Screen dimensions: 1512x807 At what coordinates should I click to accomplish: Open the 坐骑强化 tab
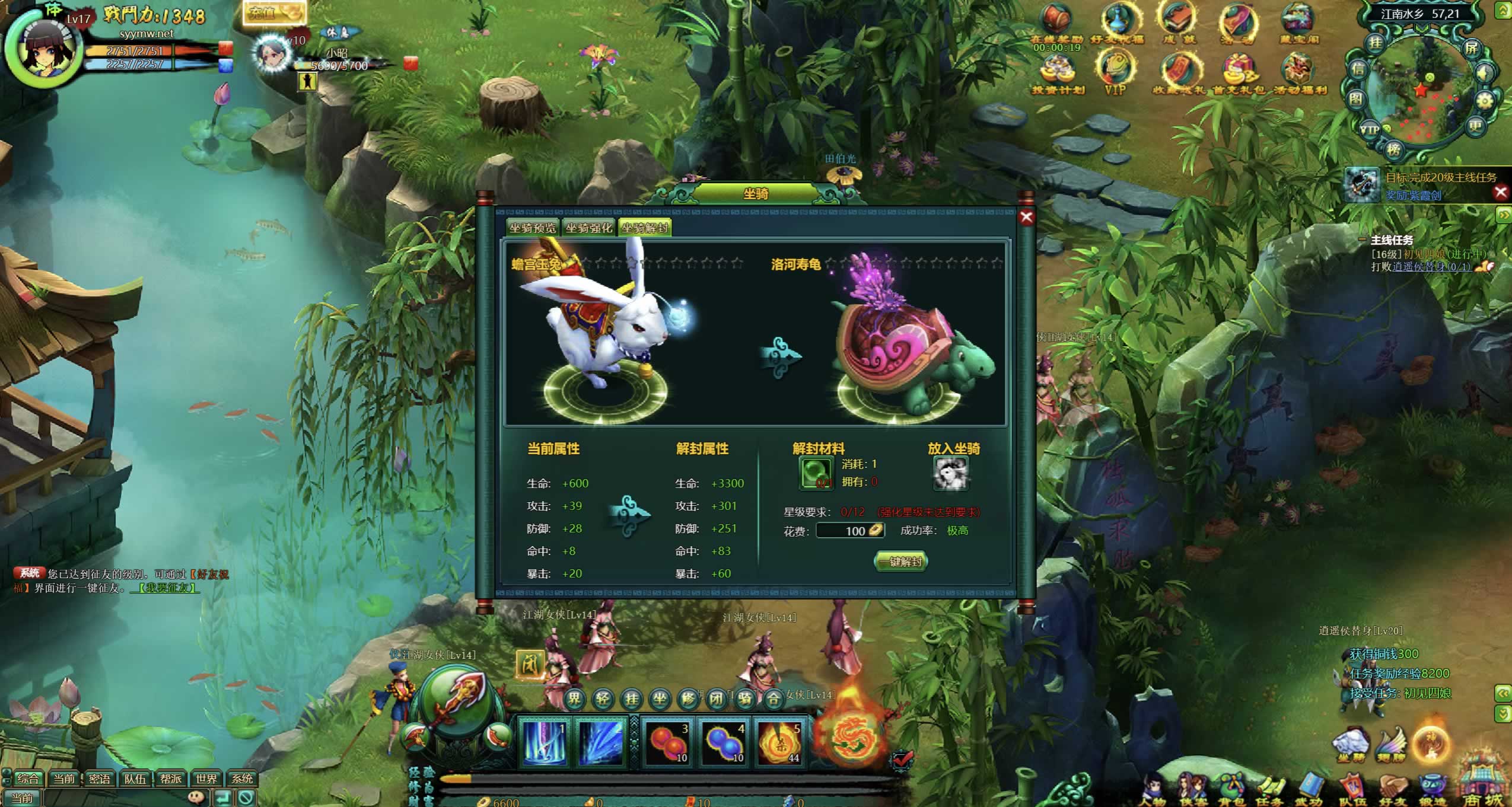click(588, 228)
